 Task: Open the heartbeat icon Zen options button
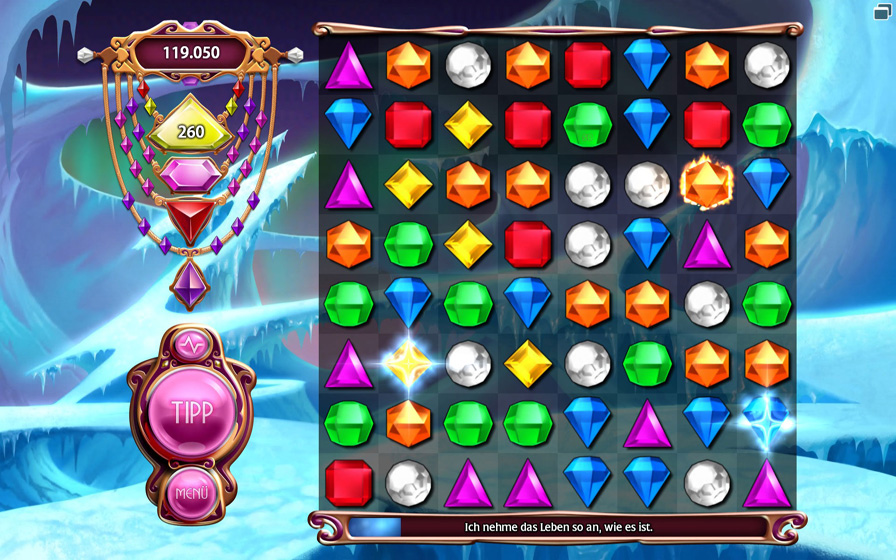tap(190, 345)
